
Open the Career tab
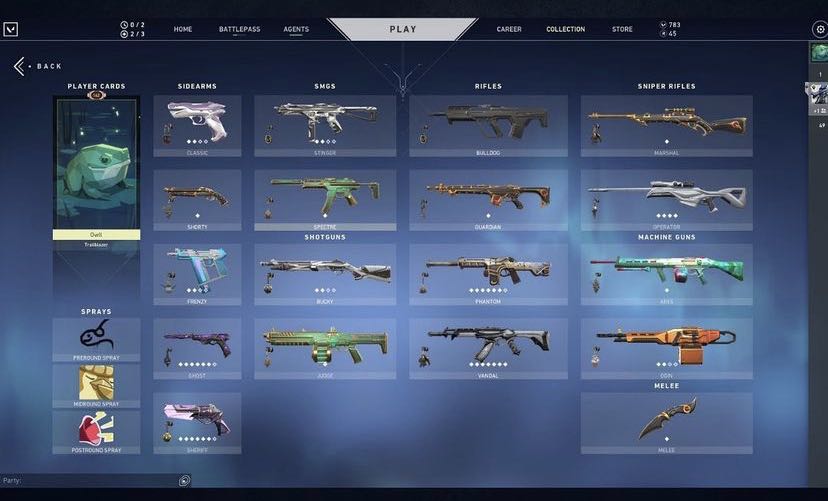[509, 29]
